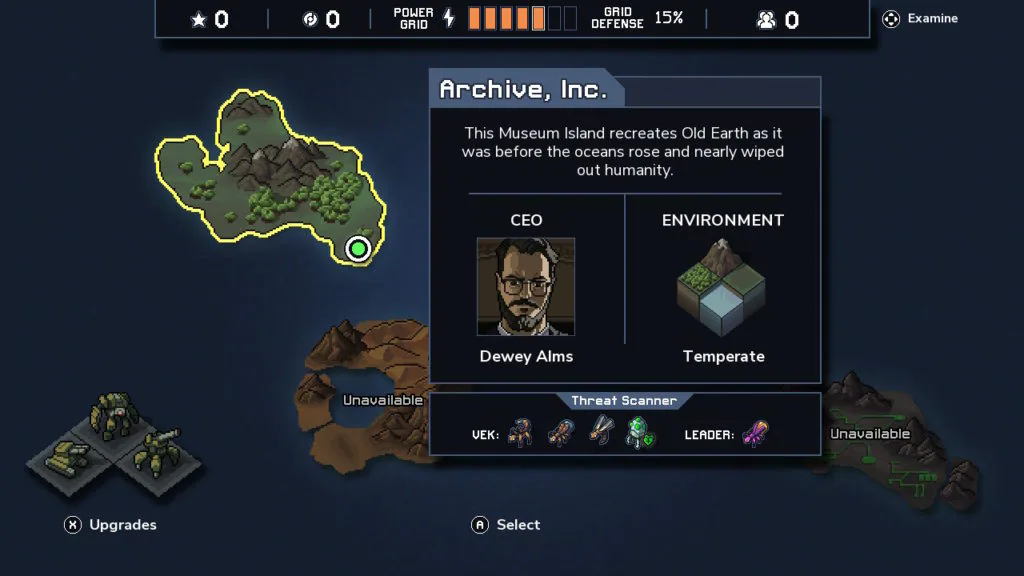The height and width of the screenshot is (576, 1024).
Task: Inspect the Temperate environment tile icon
Action: pos(723,289)
